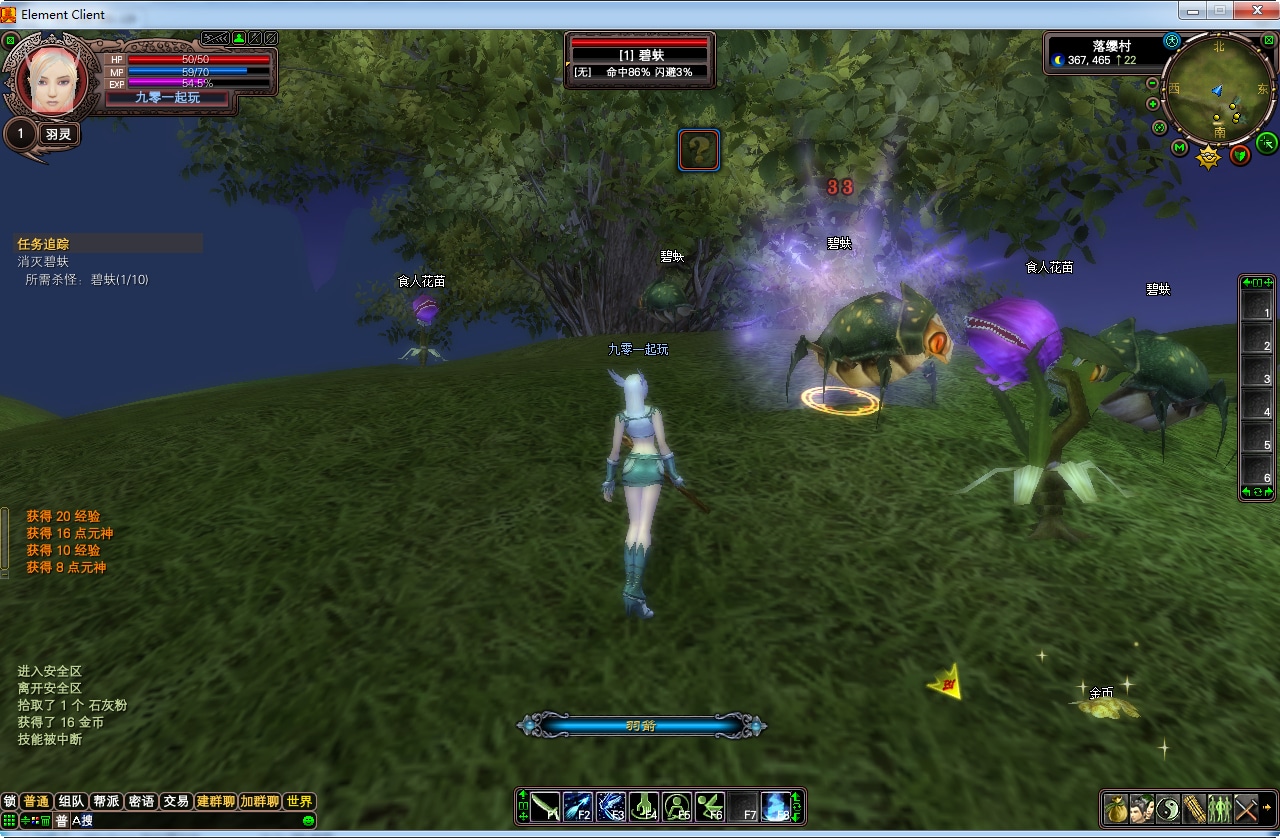Trigger the F5 meditation pose action
The image size is (1280, 838).
(677, 806)
